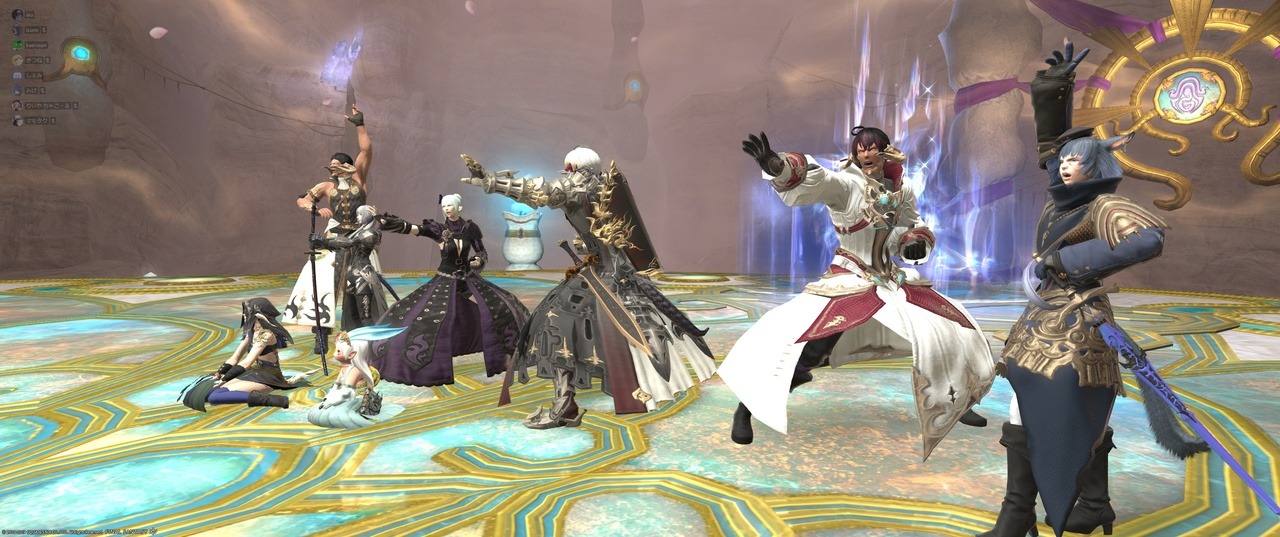Click the green frog avatar voice member
The height and width of the screenshot is (537, 1280).
point(17,45)
